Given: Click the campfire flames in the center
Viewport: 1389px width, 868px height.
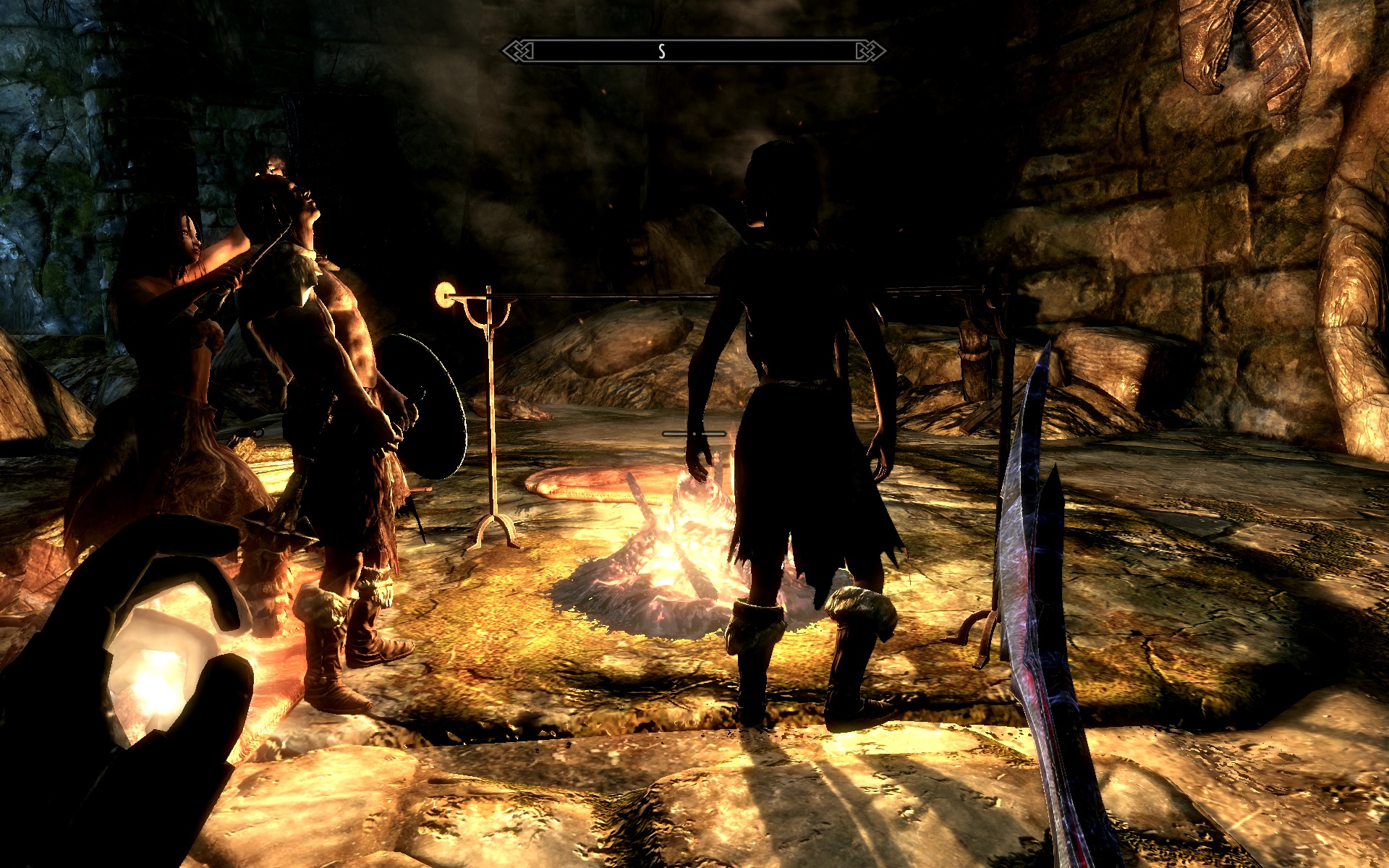Looking at the screenshot, I should click(680, 550).
